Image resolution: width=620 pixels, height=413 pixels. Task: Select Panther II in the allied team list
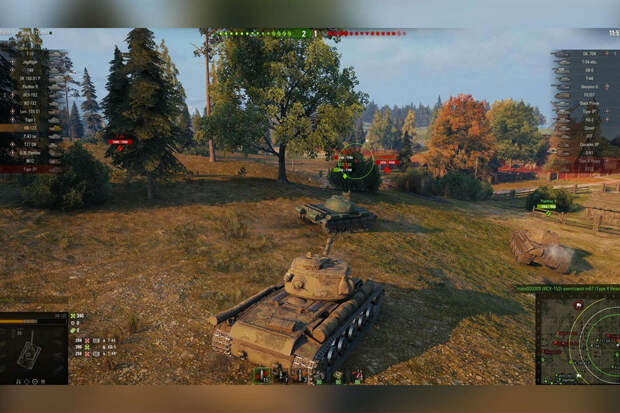click(30, 85)
